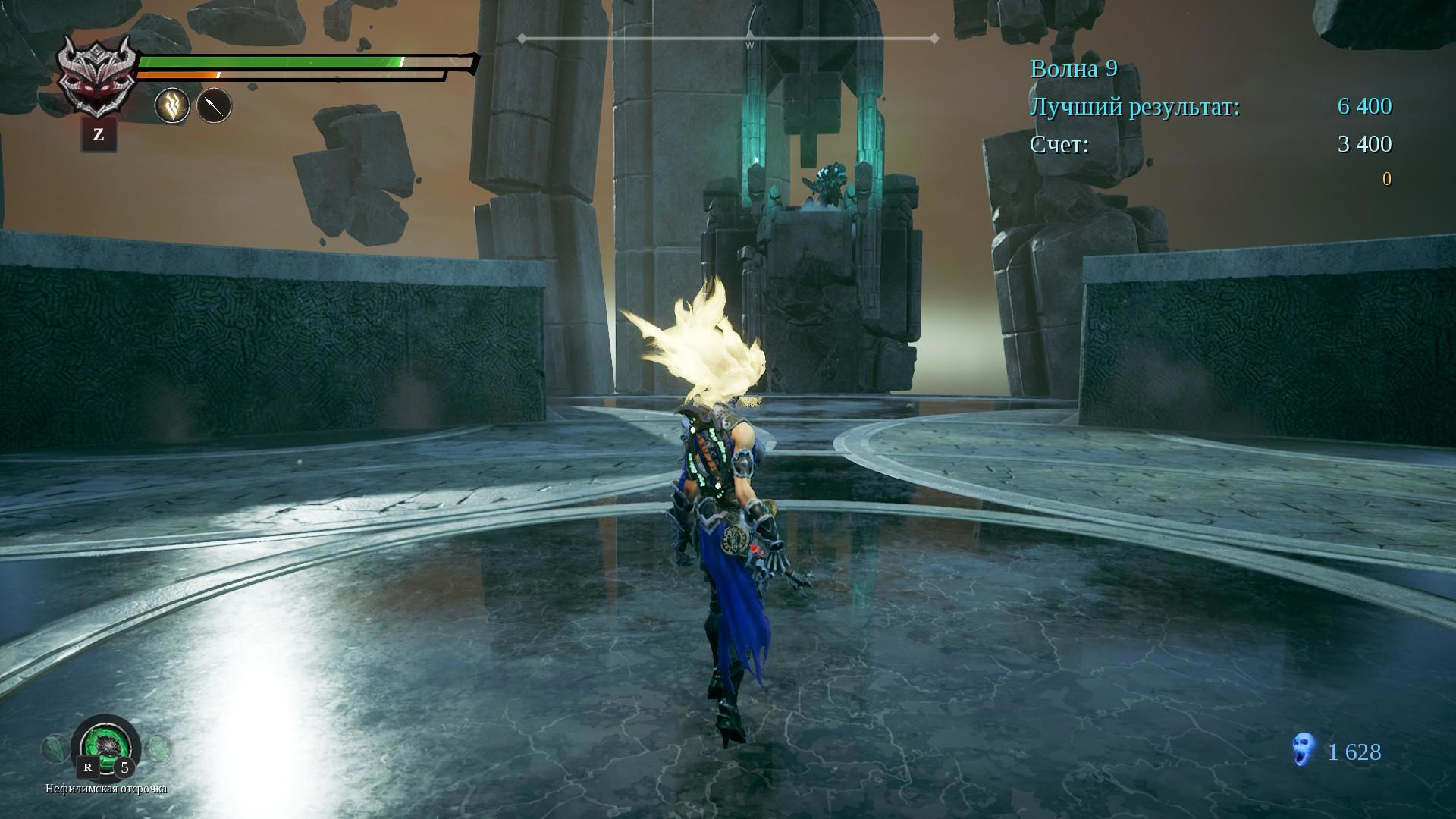Switch to the left faded leaf item

coord(54,750)
